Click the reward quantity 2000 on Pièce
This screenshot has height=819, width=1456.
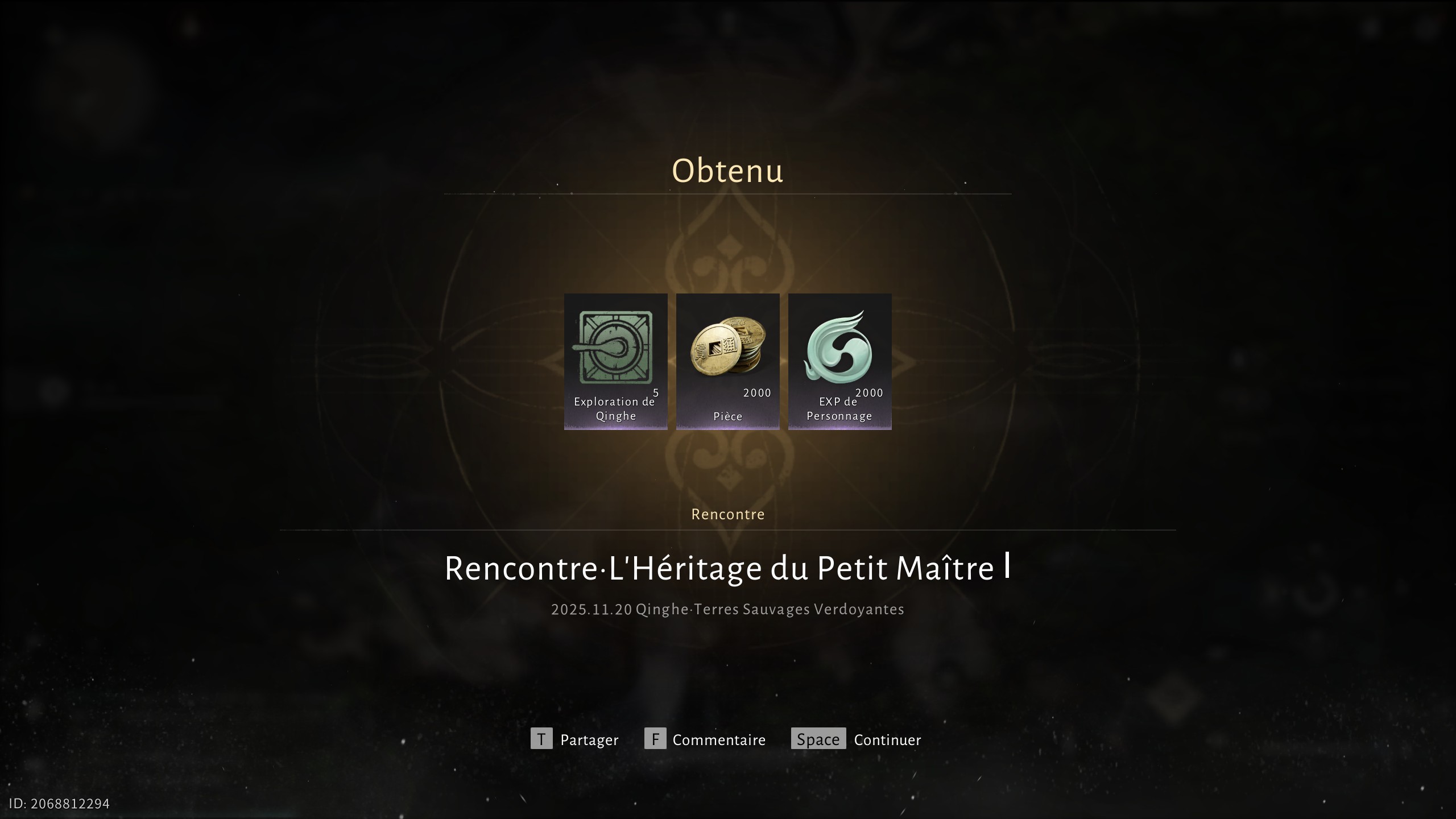coord(756,392)
